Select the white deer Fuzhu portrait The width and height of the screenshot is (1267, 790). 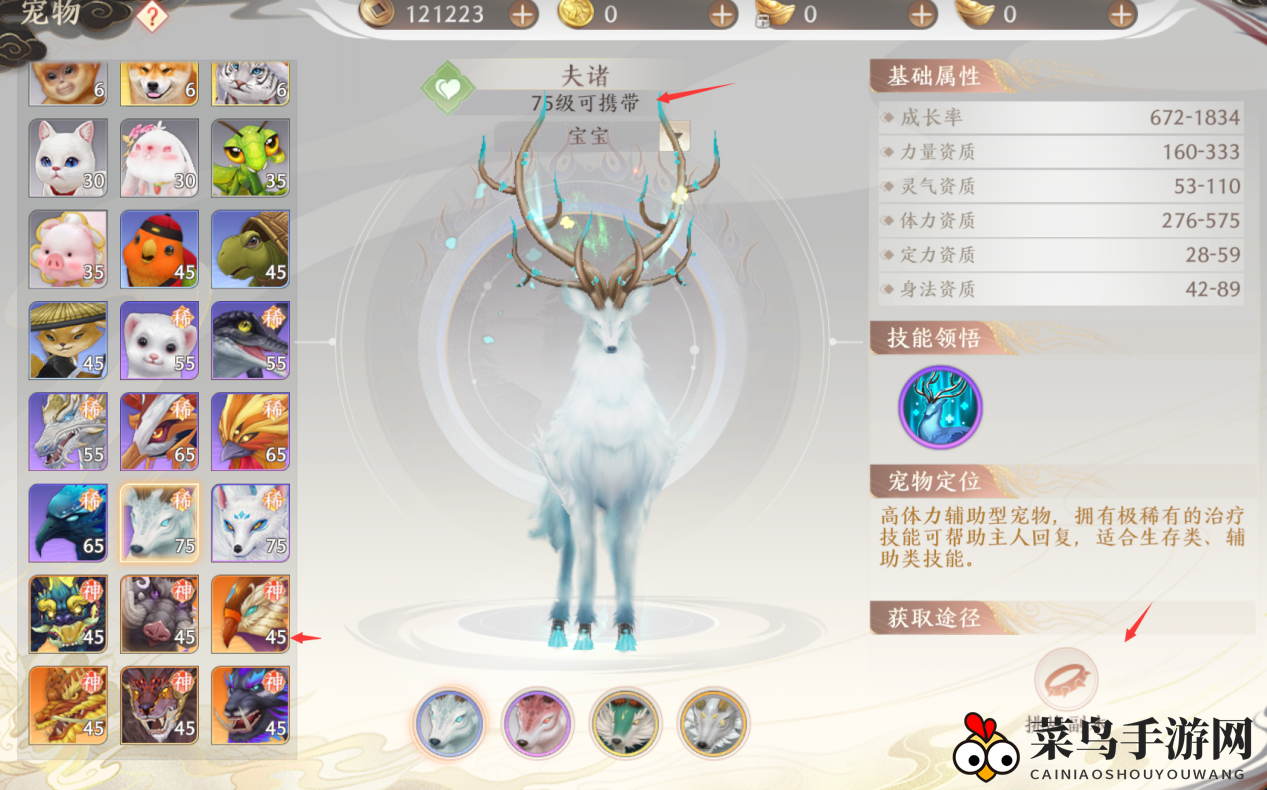(159, 522)
